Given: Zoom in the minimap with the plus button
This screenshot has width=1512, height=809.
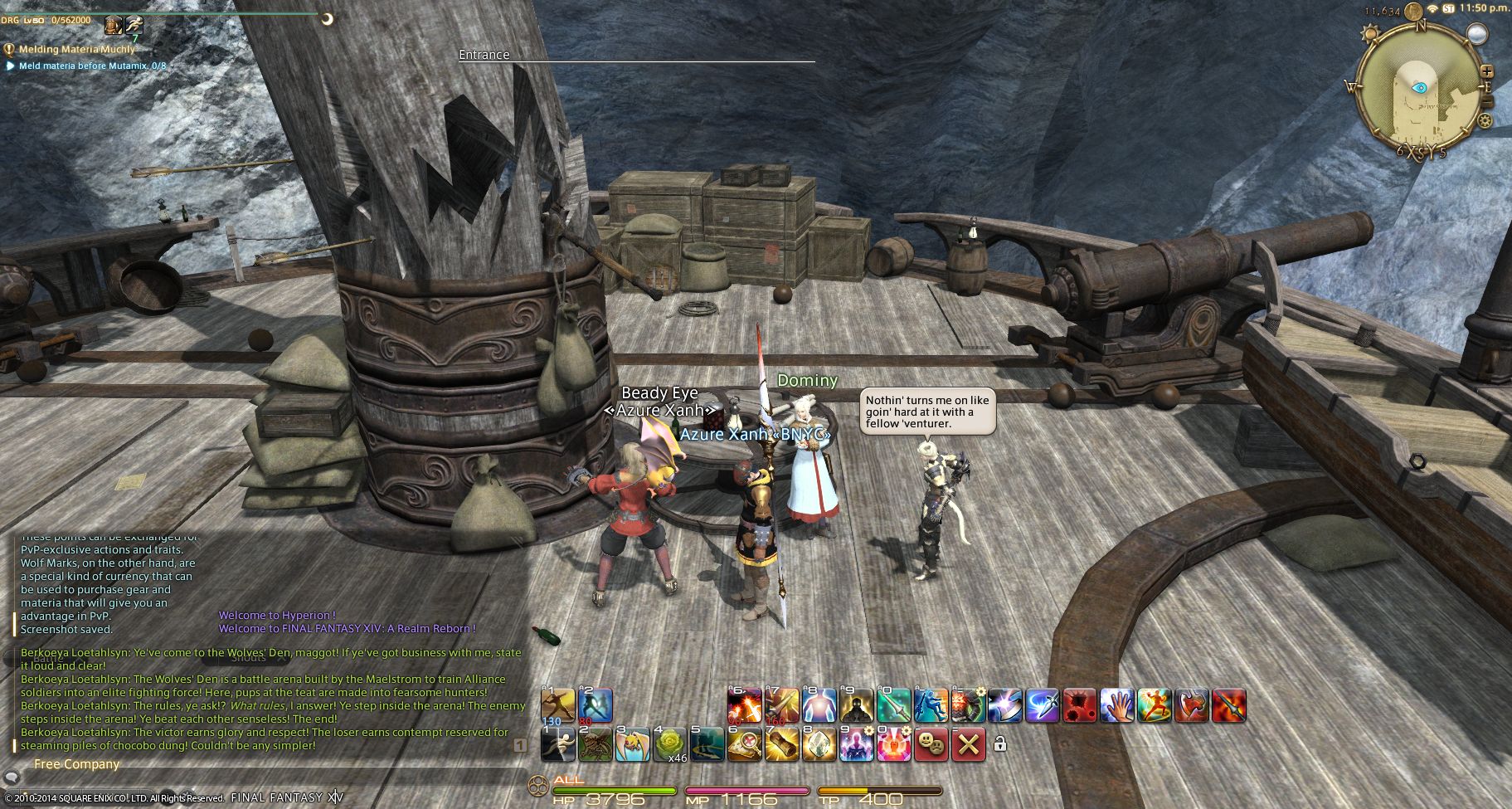Looking at the screenshot, I should pos(1486,71).
